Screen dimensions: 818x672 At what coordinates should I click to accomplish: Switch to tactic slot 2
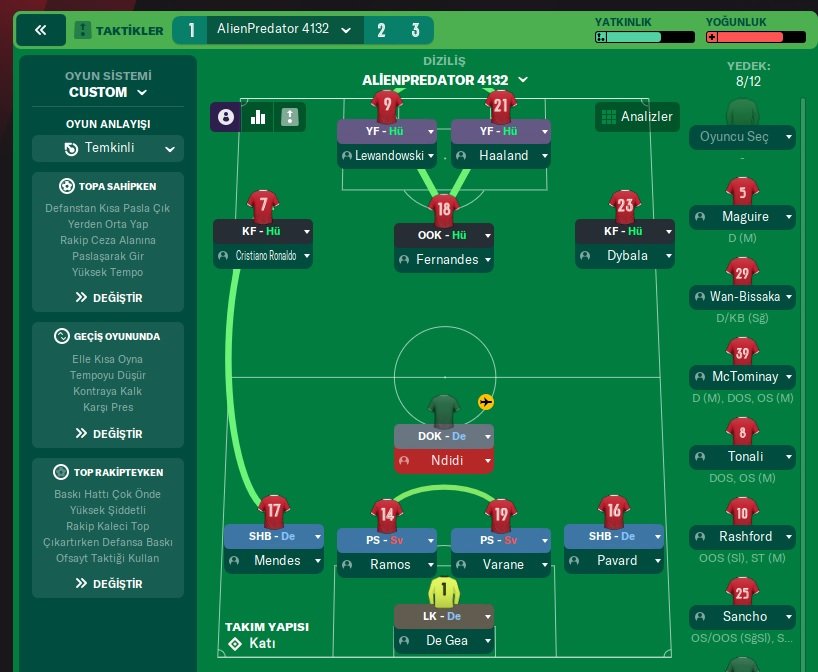click(381, 30)
